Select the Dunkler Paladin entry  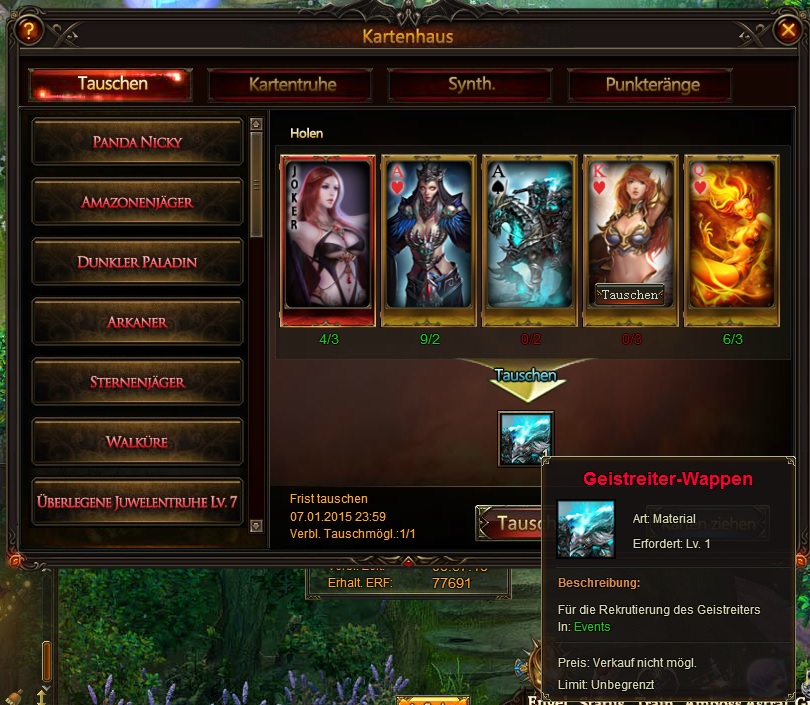tap(137, 262)
